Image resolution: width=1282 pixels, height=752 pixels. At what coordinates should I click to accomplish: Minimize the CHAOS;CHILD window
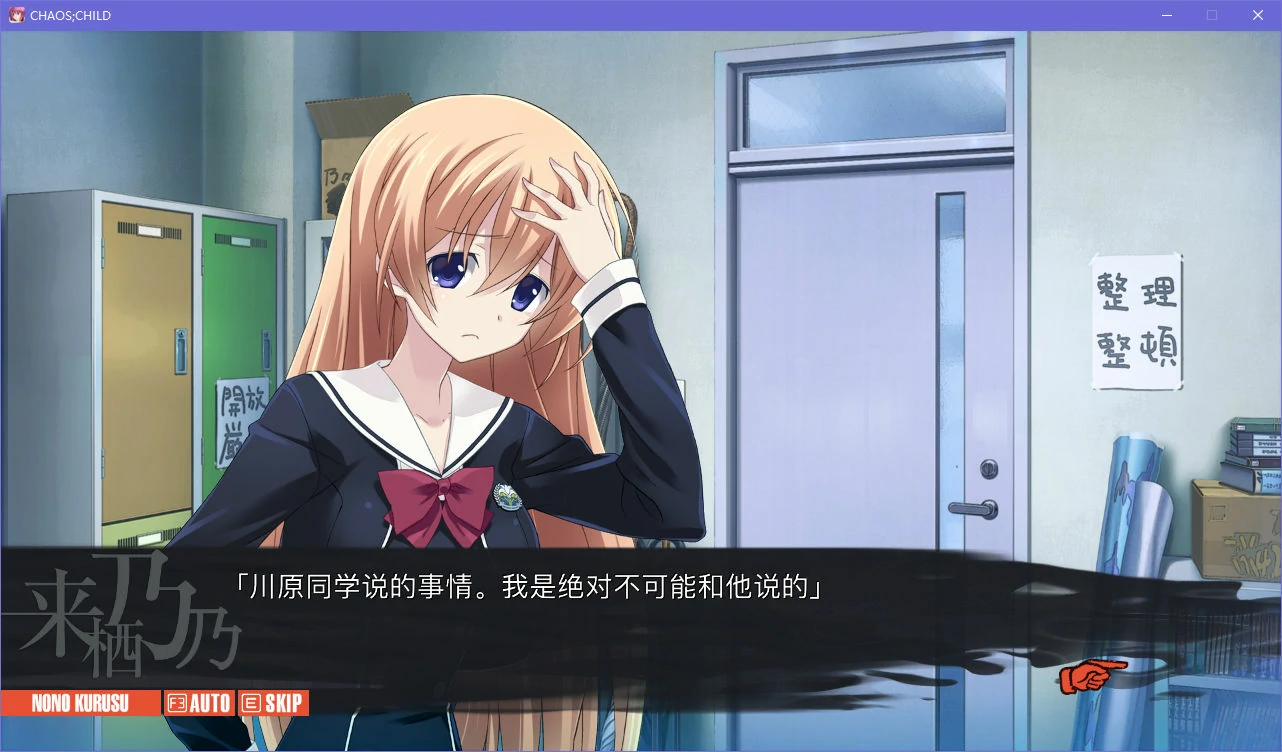[1166, 14]
